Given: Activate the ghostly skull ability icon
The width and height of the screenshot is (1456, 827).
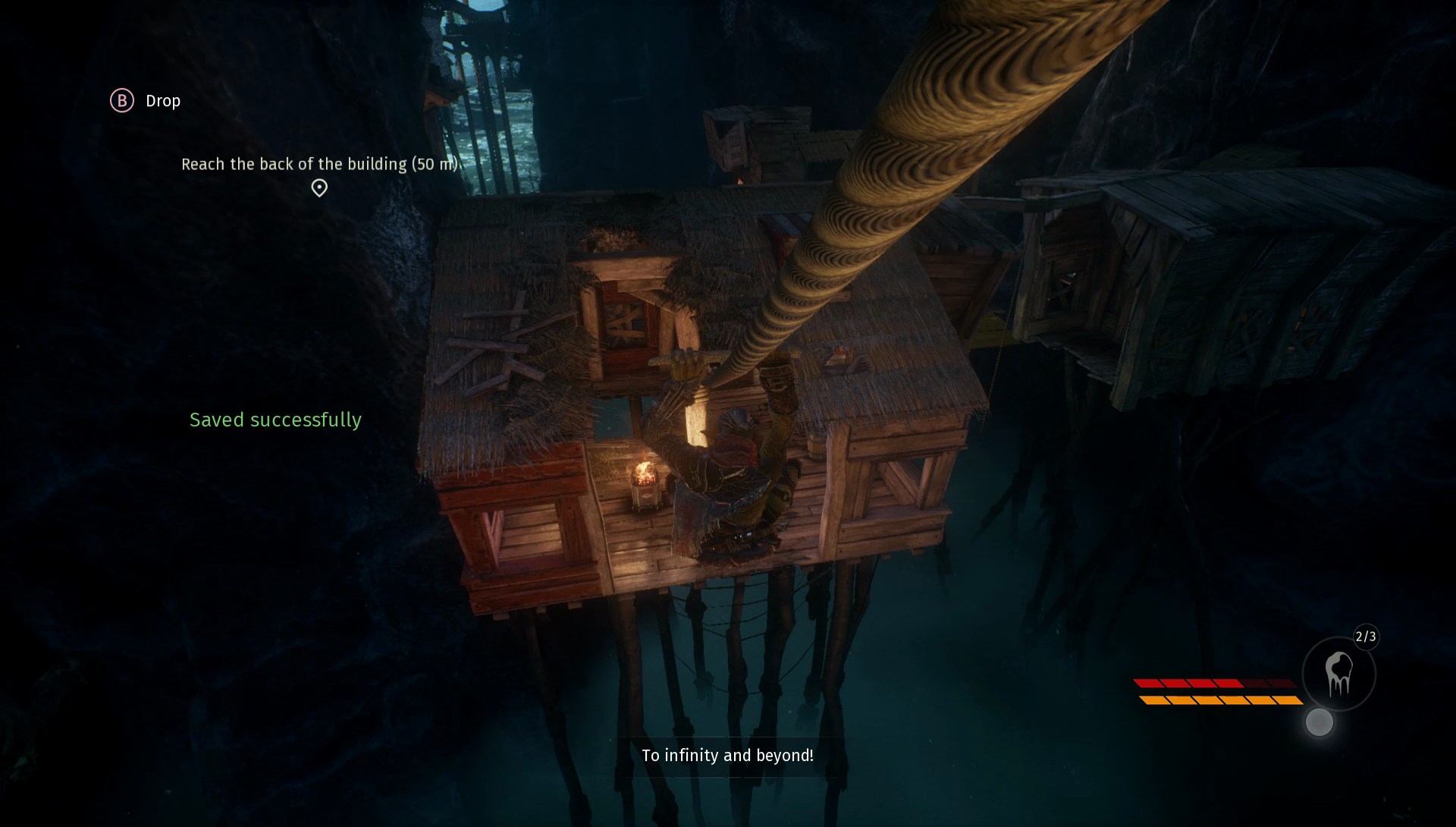Looking at the screenshot, I should coord(1338,674).
